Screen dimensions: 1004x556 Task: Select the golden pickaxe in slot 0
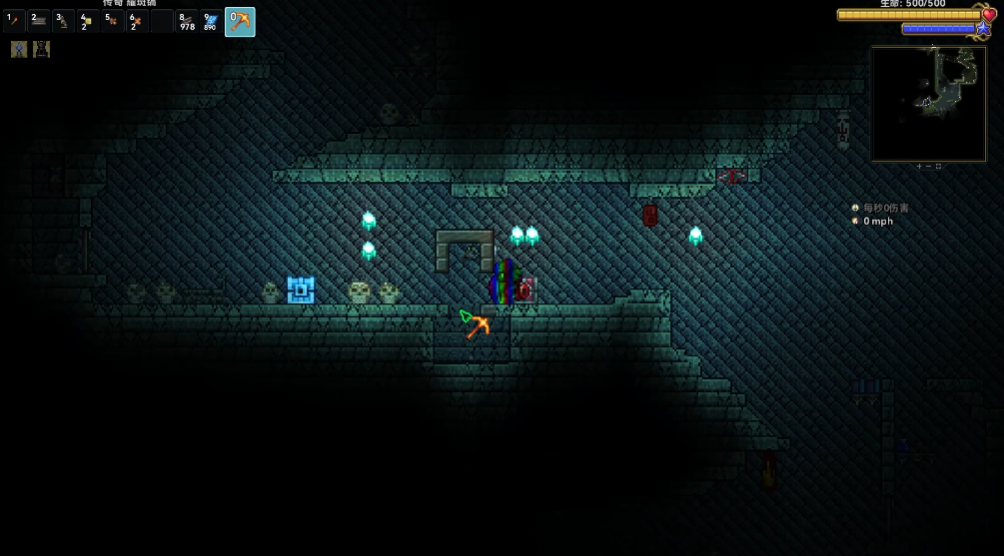tap(240, 21)
